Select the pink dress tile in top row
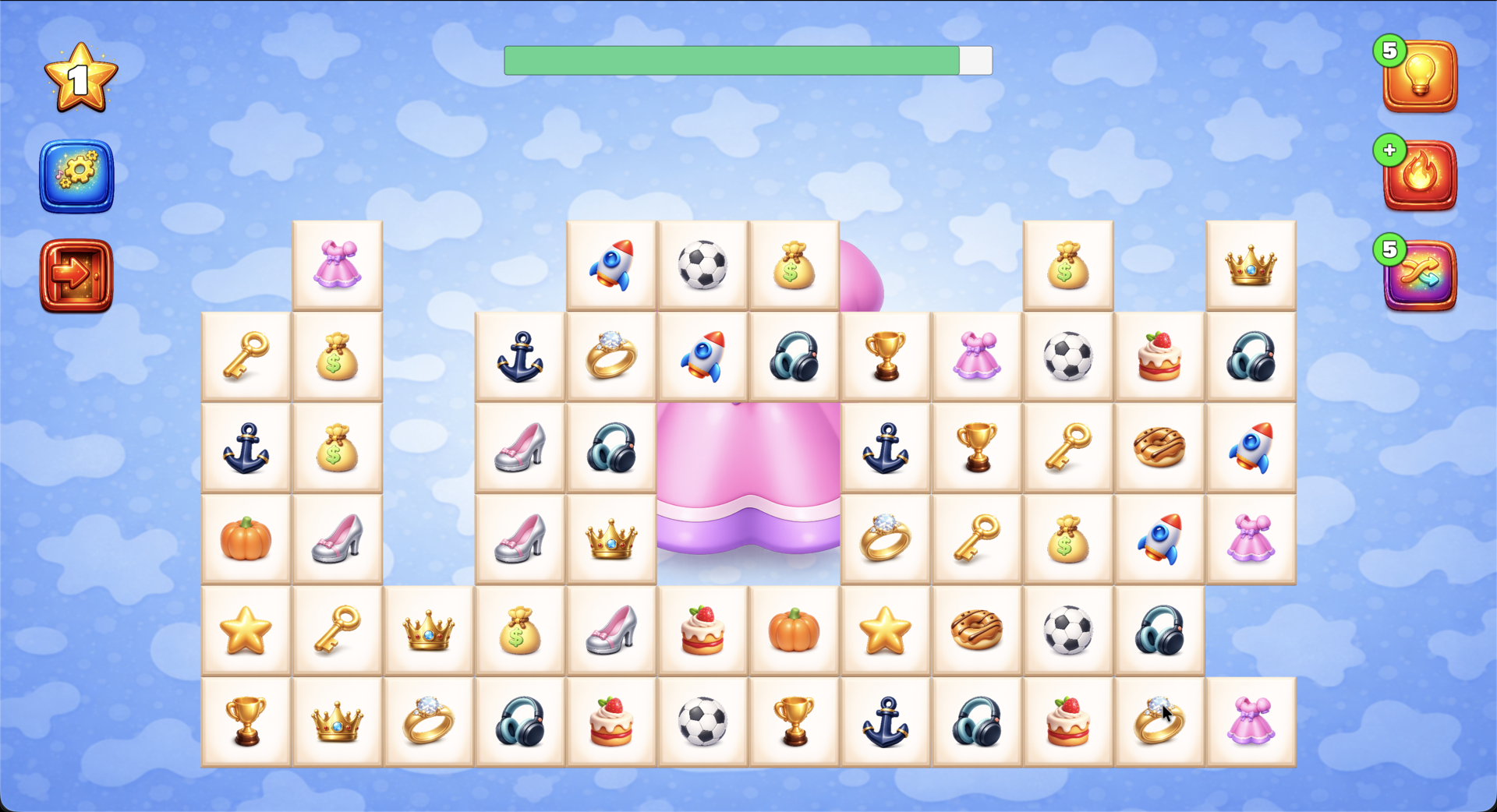Viewport: 1497px width, 812px height. pos(338,265)
